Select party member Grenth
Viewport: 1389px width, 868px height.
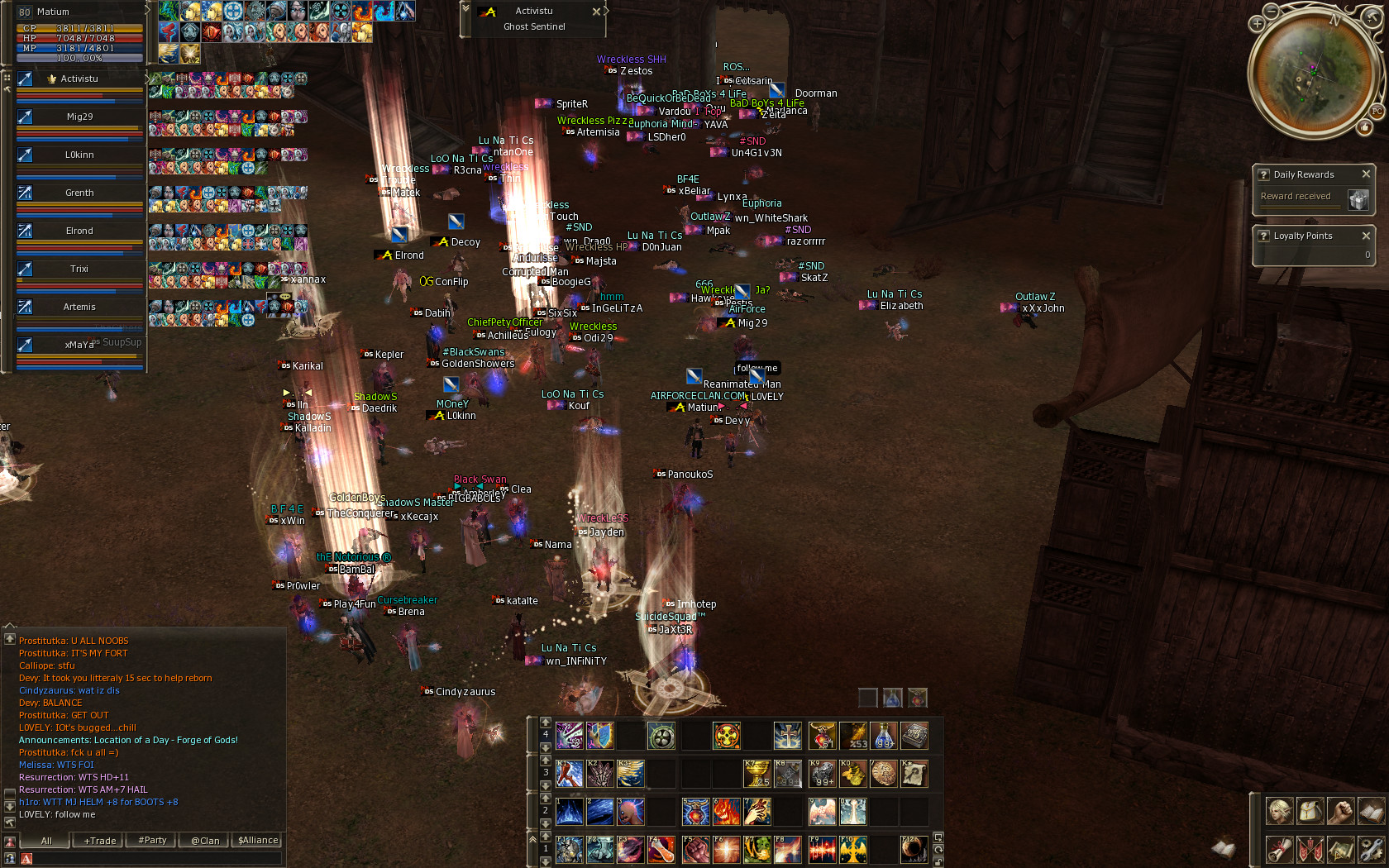click(79, 193)
